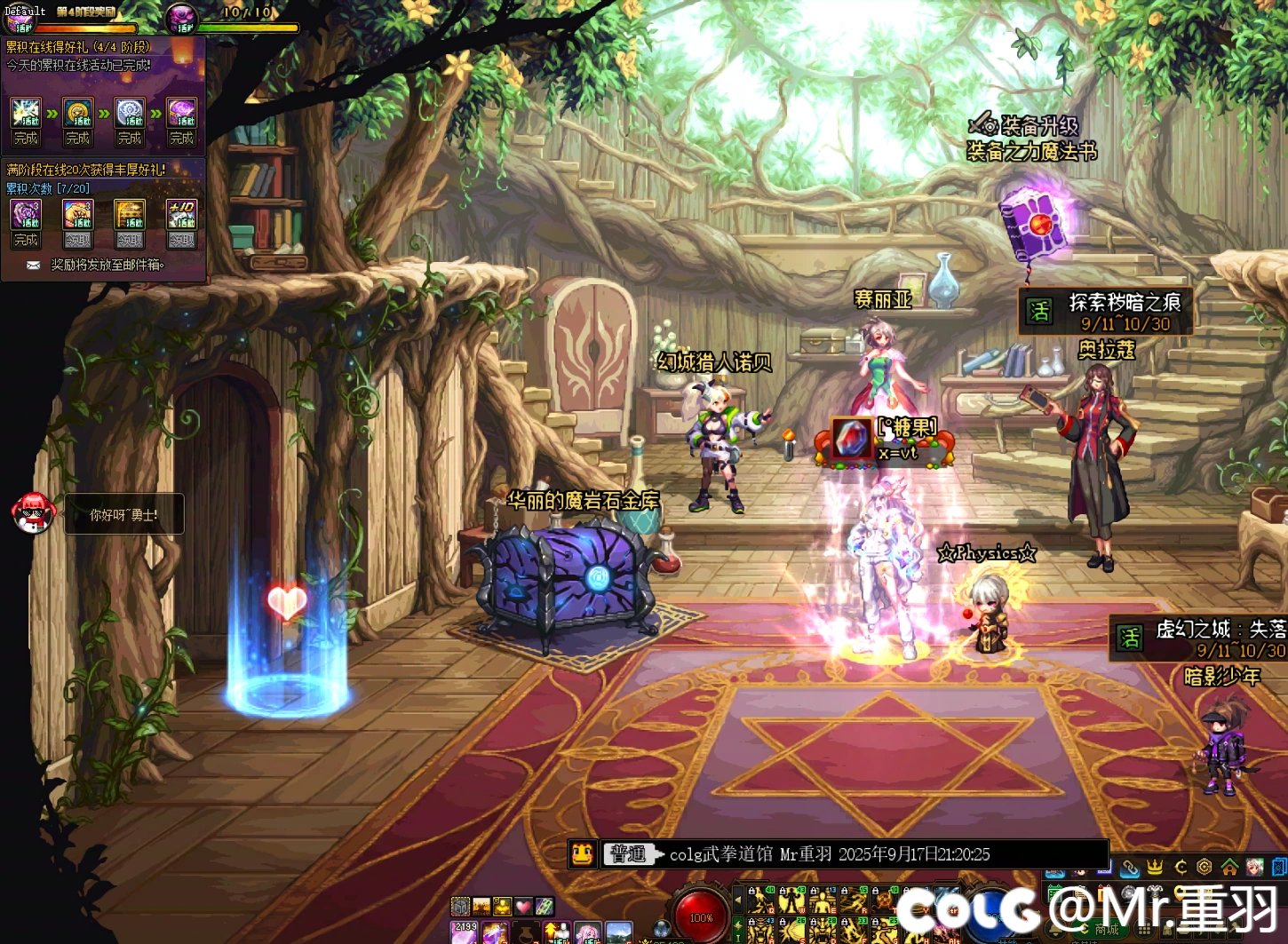Open the purple rose event icon beside 10/10
Viewport: 1288px width, 944px height.
182,16
